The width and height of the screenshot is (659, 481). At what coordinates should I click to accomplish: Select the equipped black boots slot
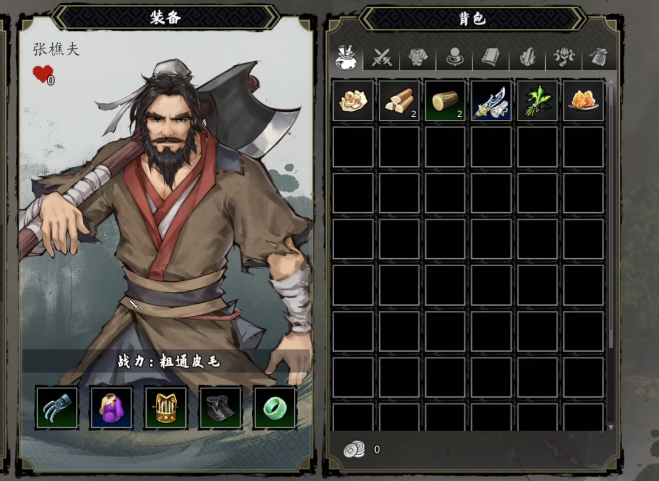coord(220,407)
